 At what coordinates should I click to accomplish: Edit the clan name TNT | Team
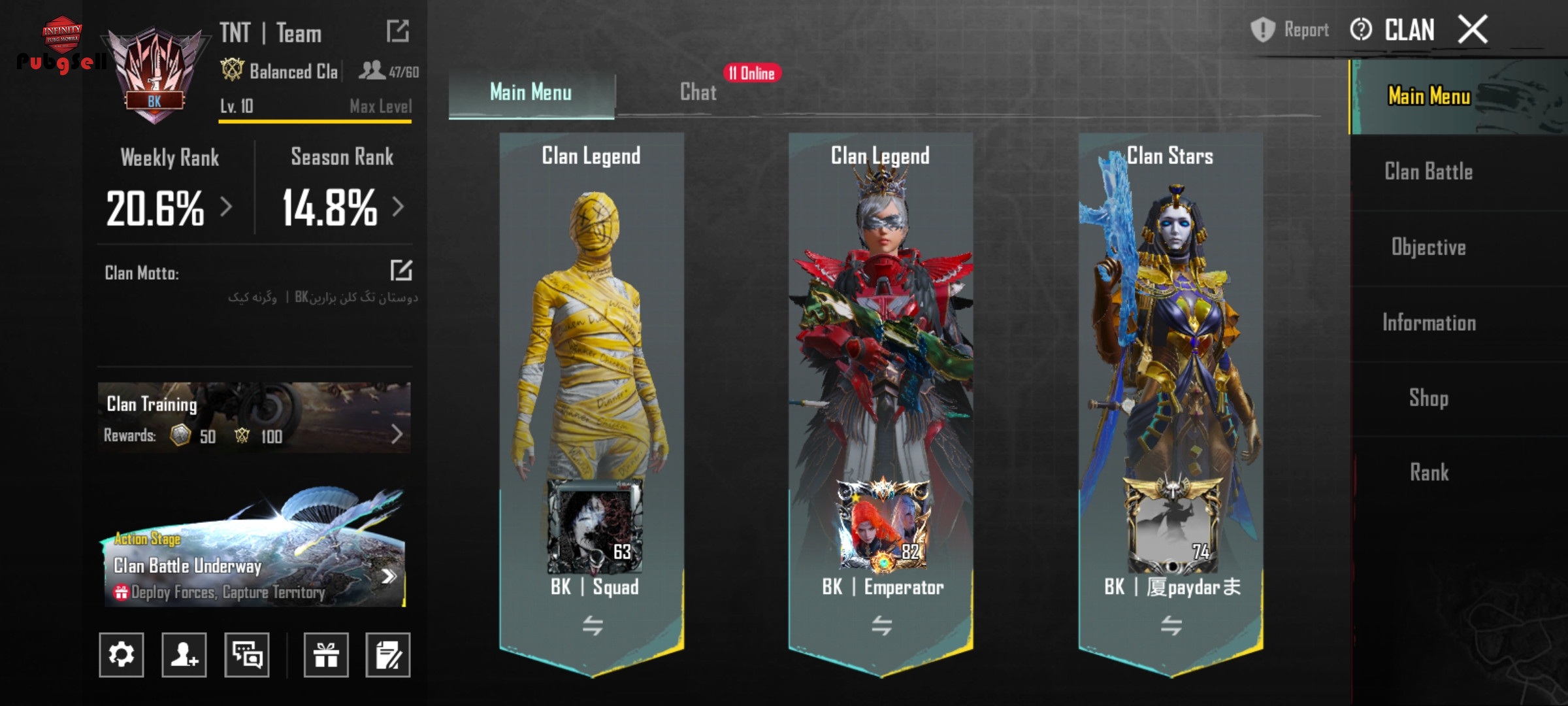397,31
